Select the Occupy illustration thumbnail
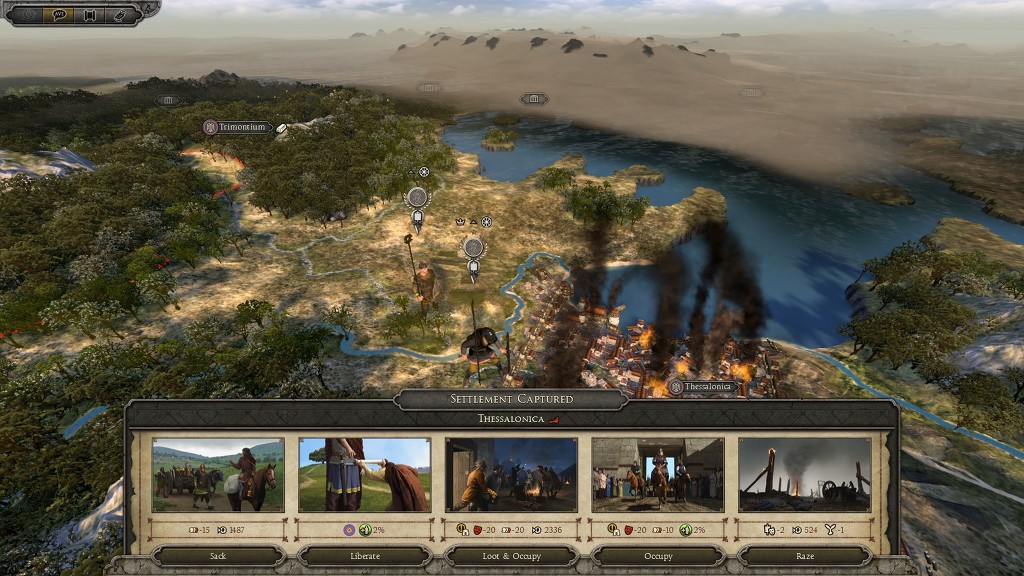Viewport: 1024px width, 576px height. [x=658, y=475]
